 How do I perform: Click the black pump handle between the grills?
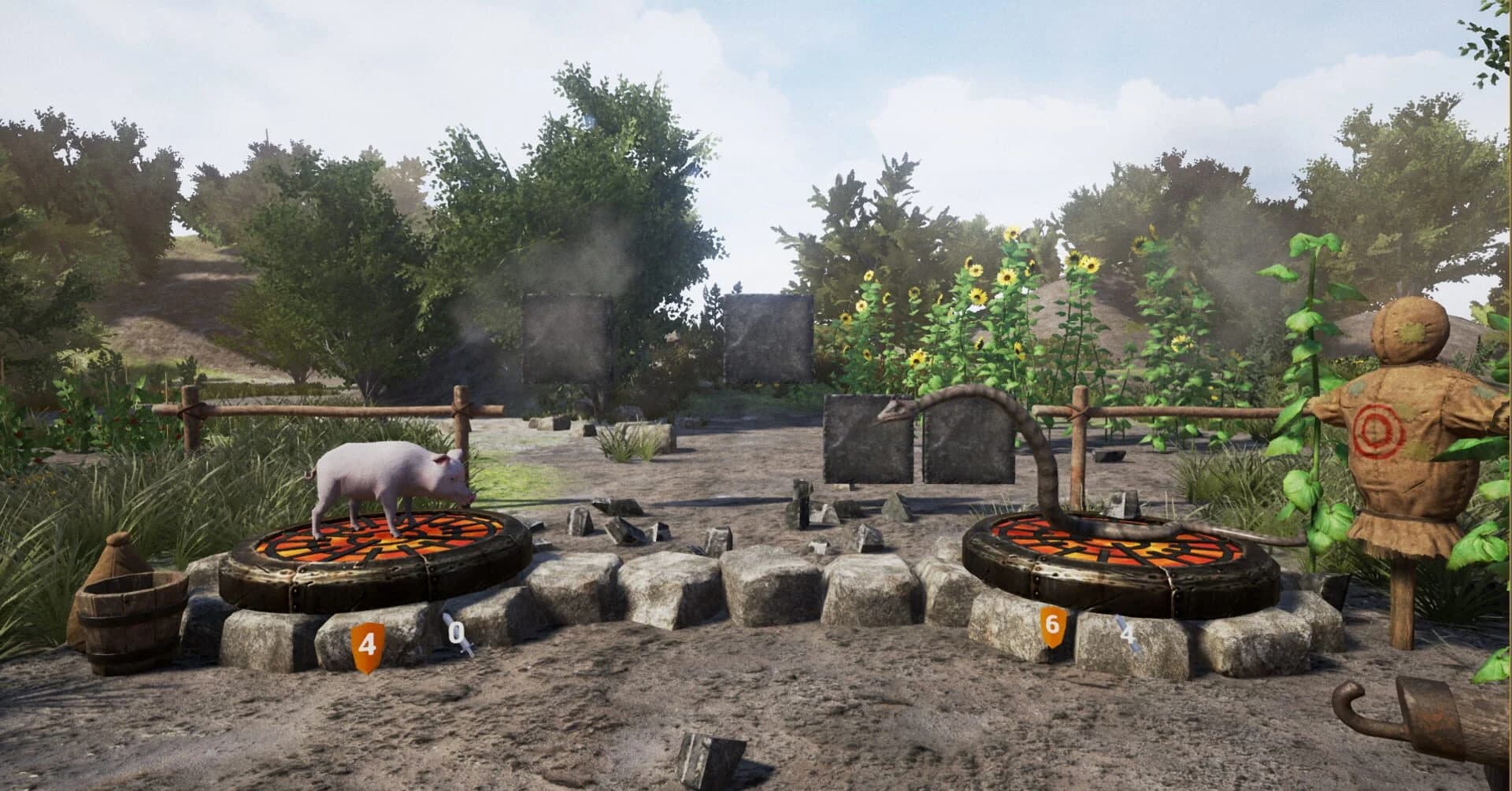(x=802, y=504)
